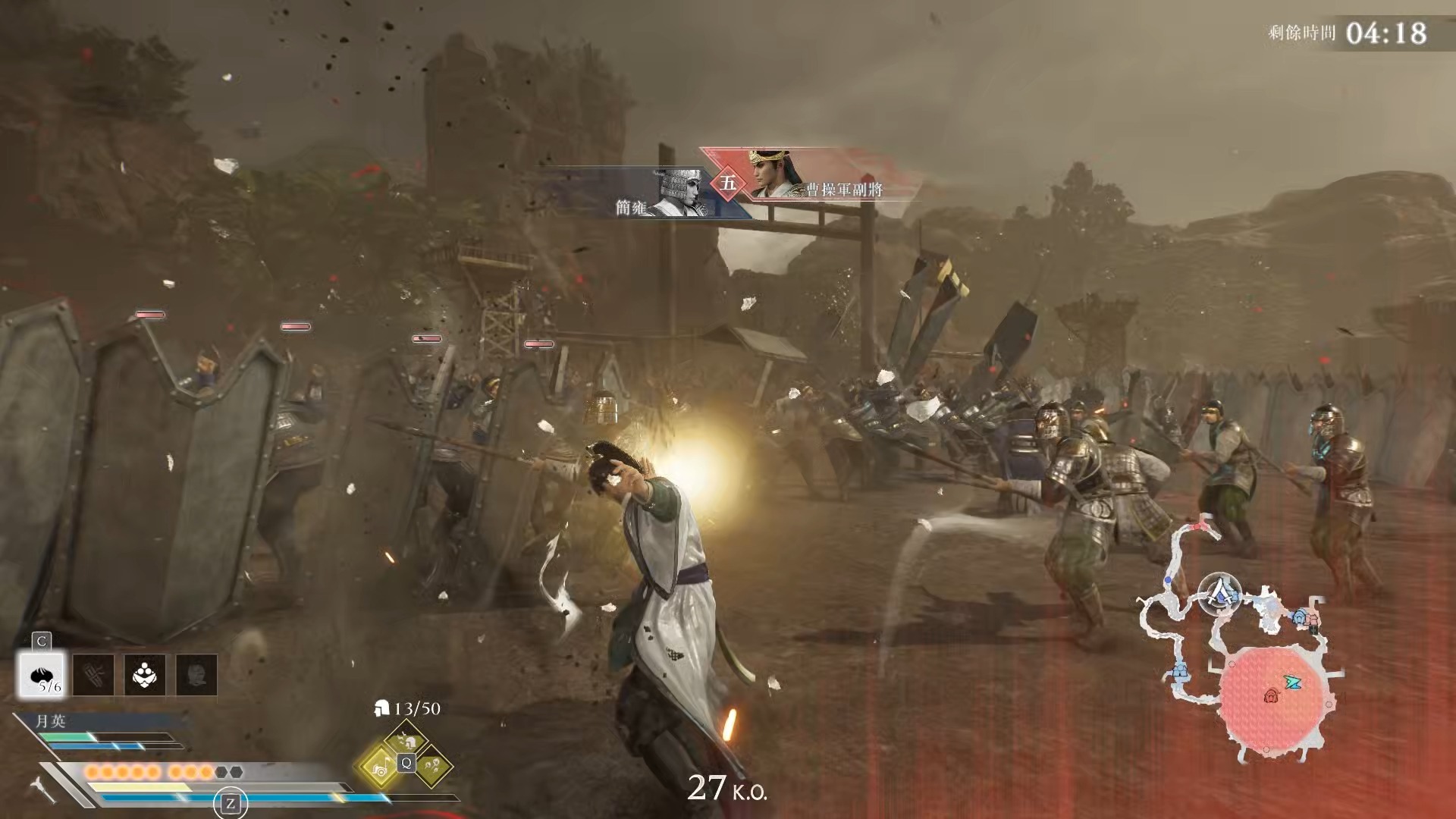Select the dimmed face mask item slot

click(x=196, y=674)
